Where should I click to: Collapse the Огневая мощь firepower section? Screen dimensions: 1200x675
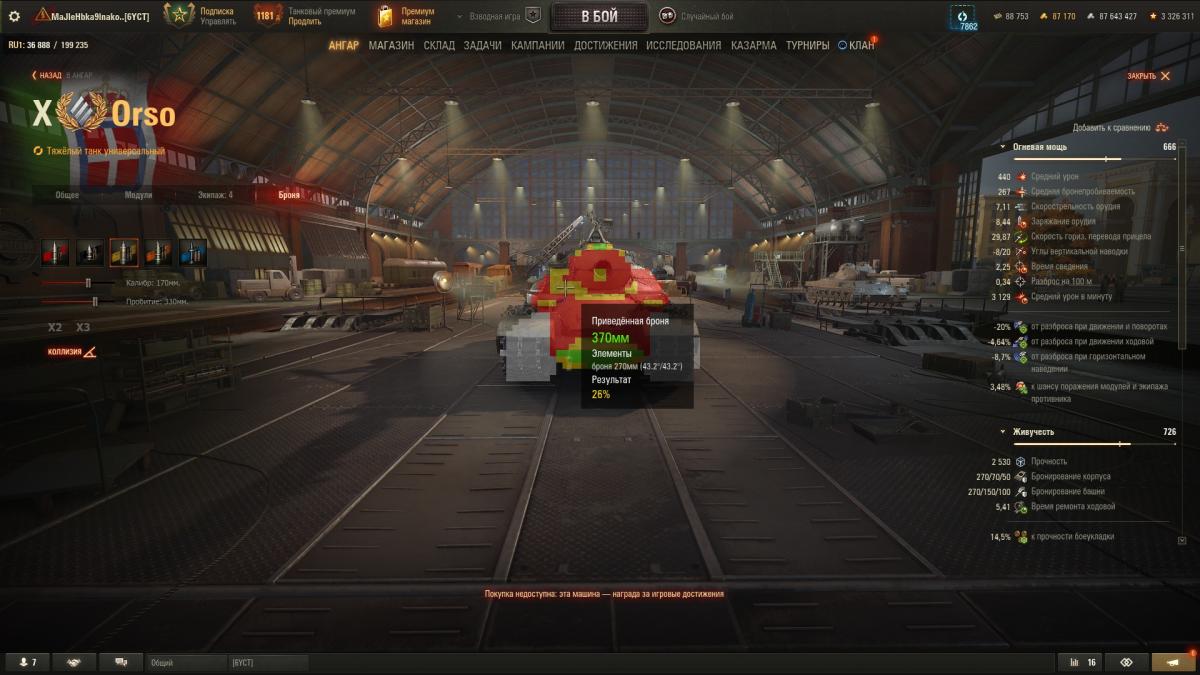(x=1003, y=147)
